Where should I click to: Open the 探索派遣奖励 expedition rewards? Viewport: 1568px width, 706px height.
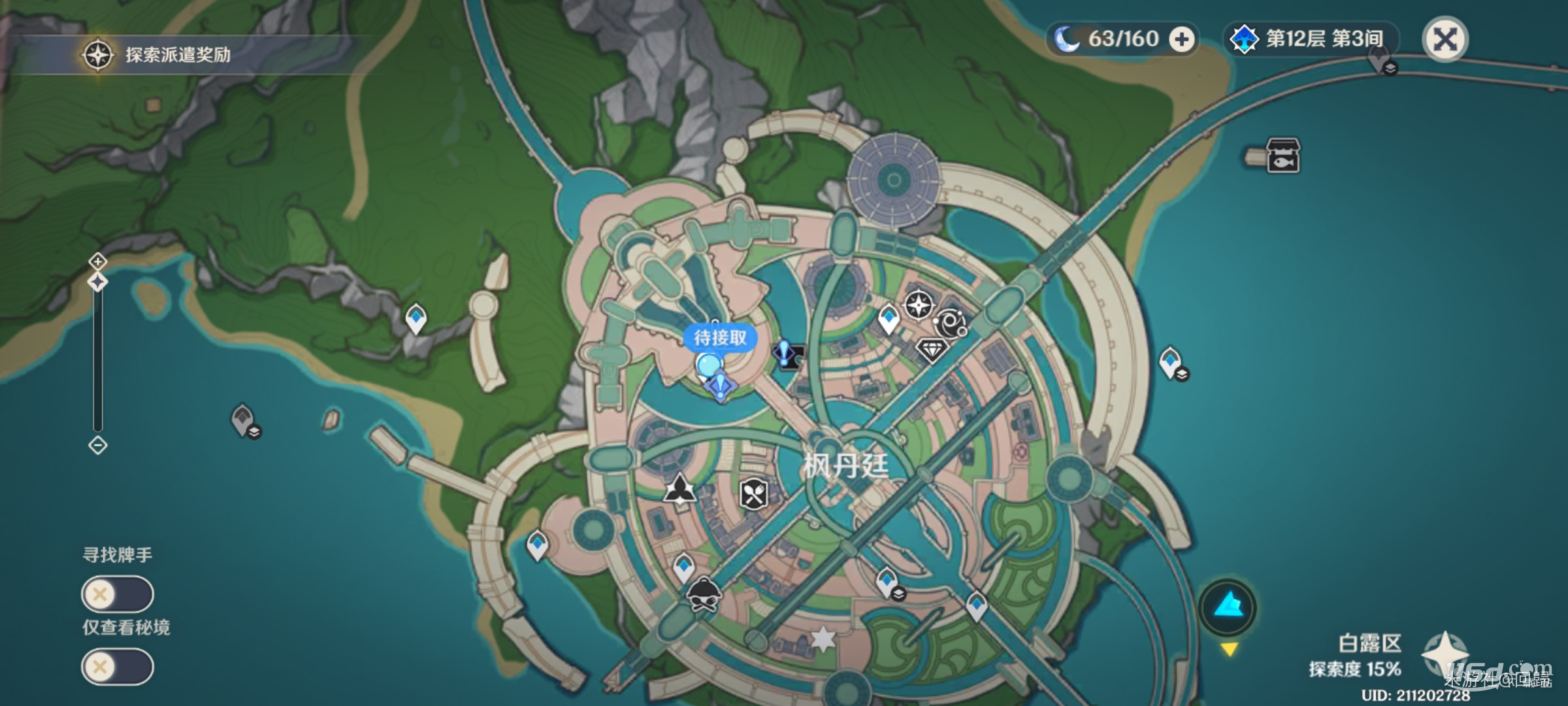coord(157,55)
